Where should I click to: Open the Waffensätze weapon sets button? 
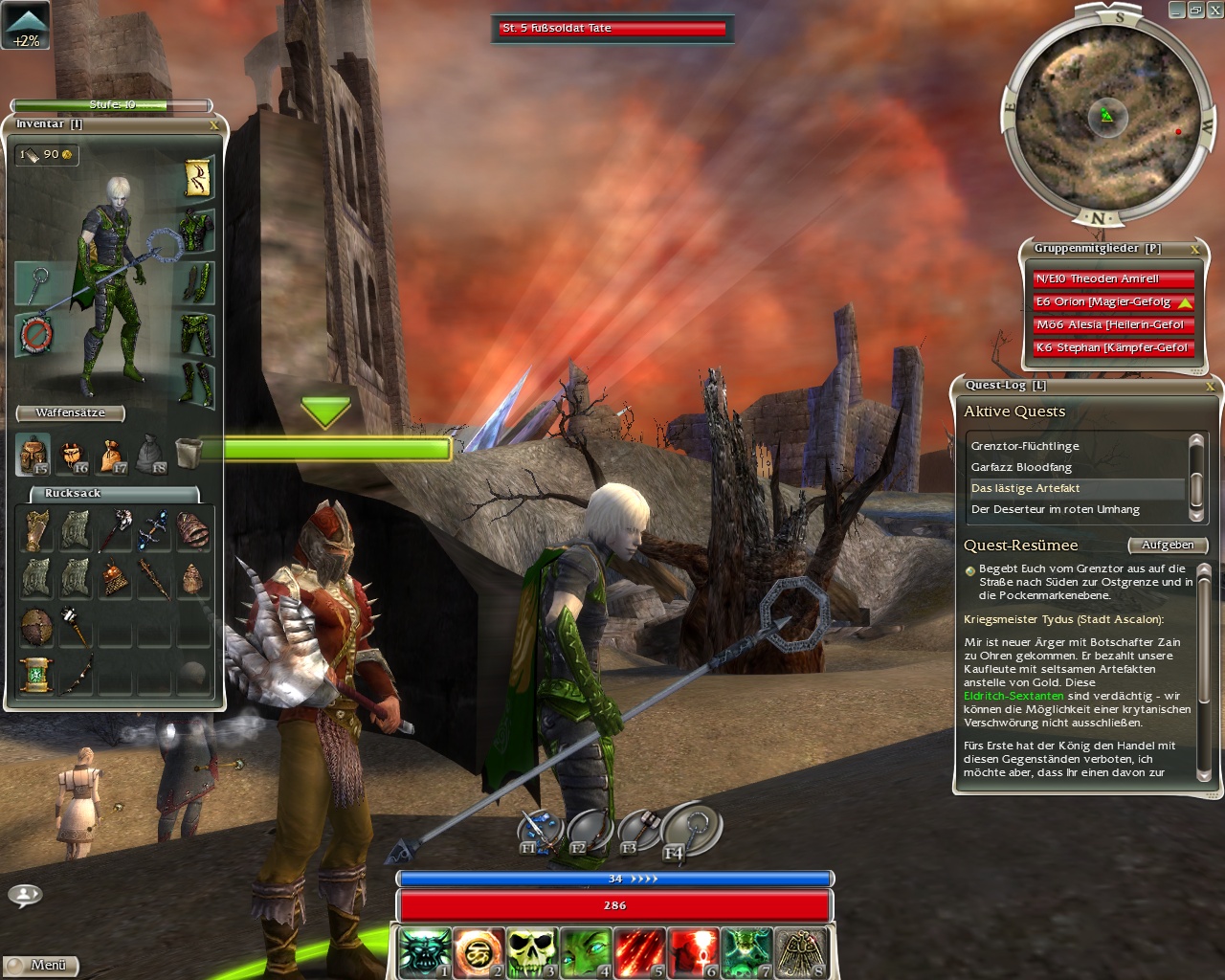click(71, 413)
